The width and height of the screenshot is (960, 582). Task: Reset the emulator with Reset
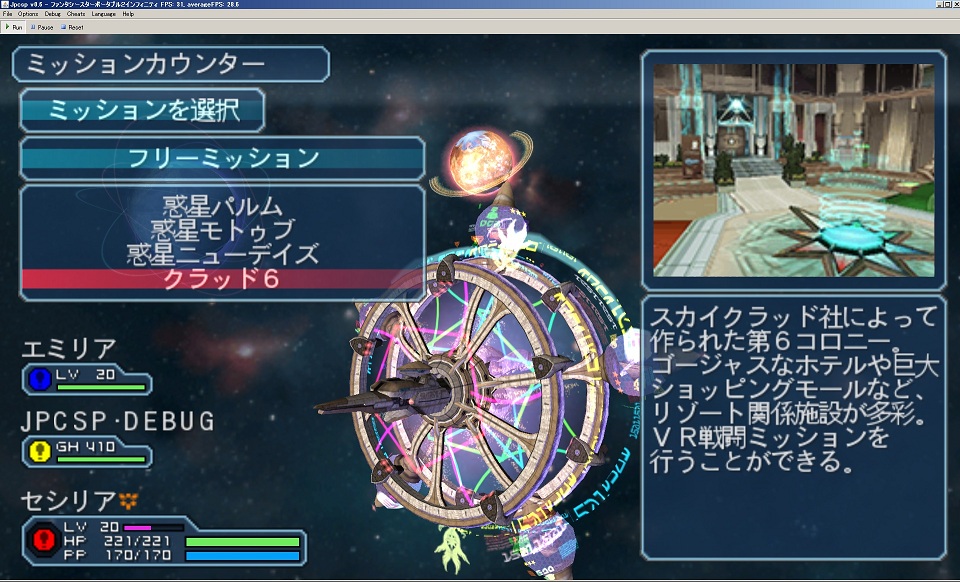pos(74,27)
